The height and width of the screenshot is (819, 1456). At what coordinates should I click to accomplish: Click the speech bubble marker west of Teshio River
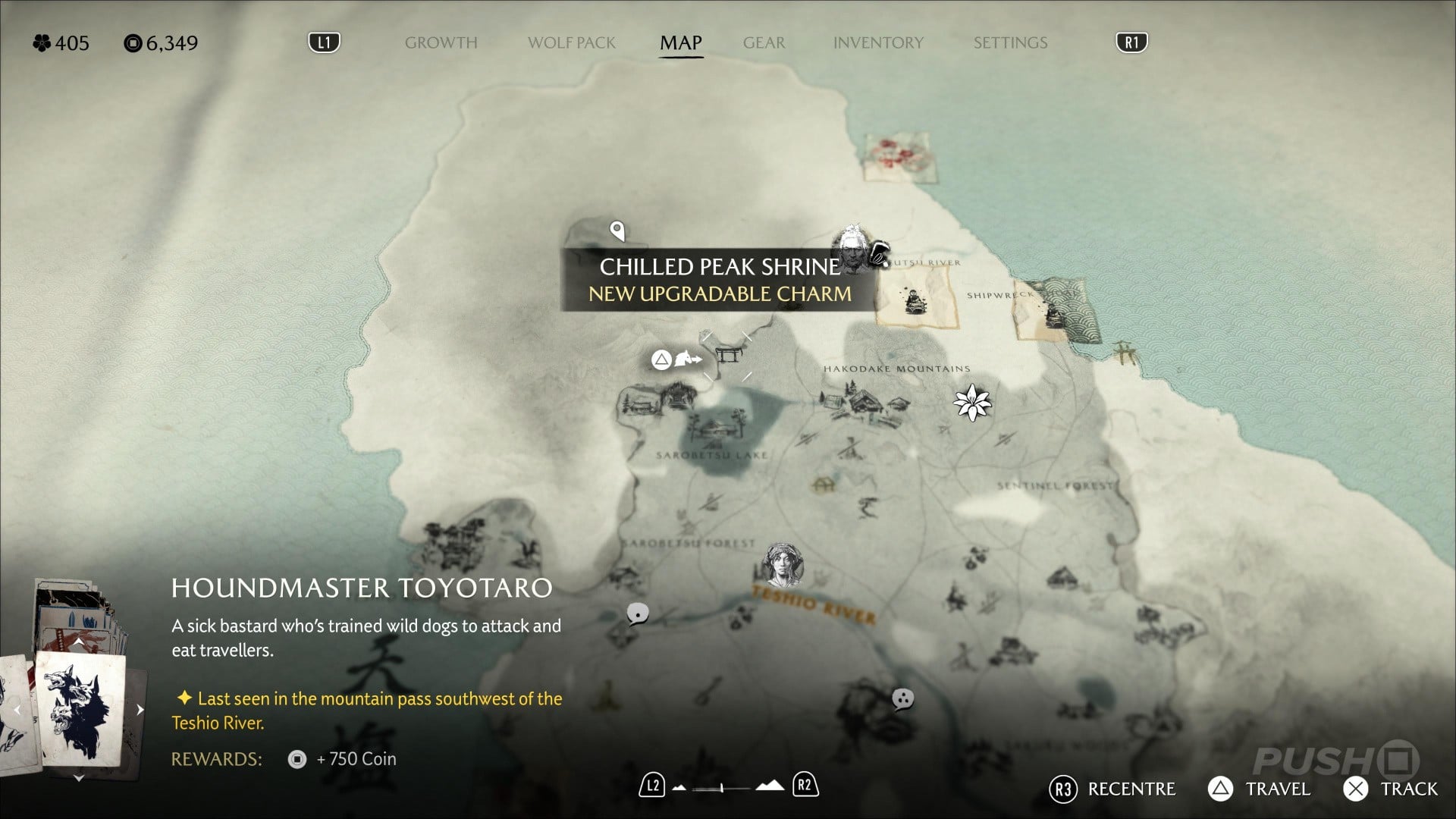click(638, 613)
